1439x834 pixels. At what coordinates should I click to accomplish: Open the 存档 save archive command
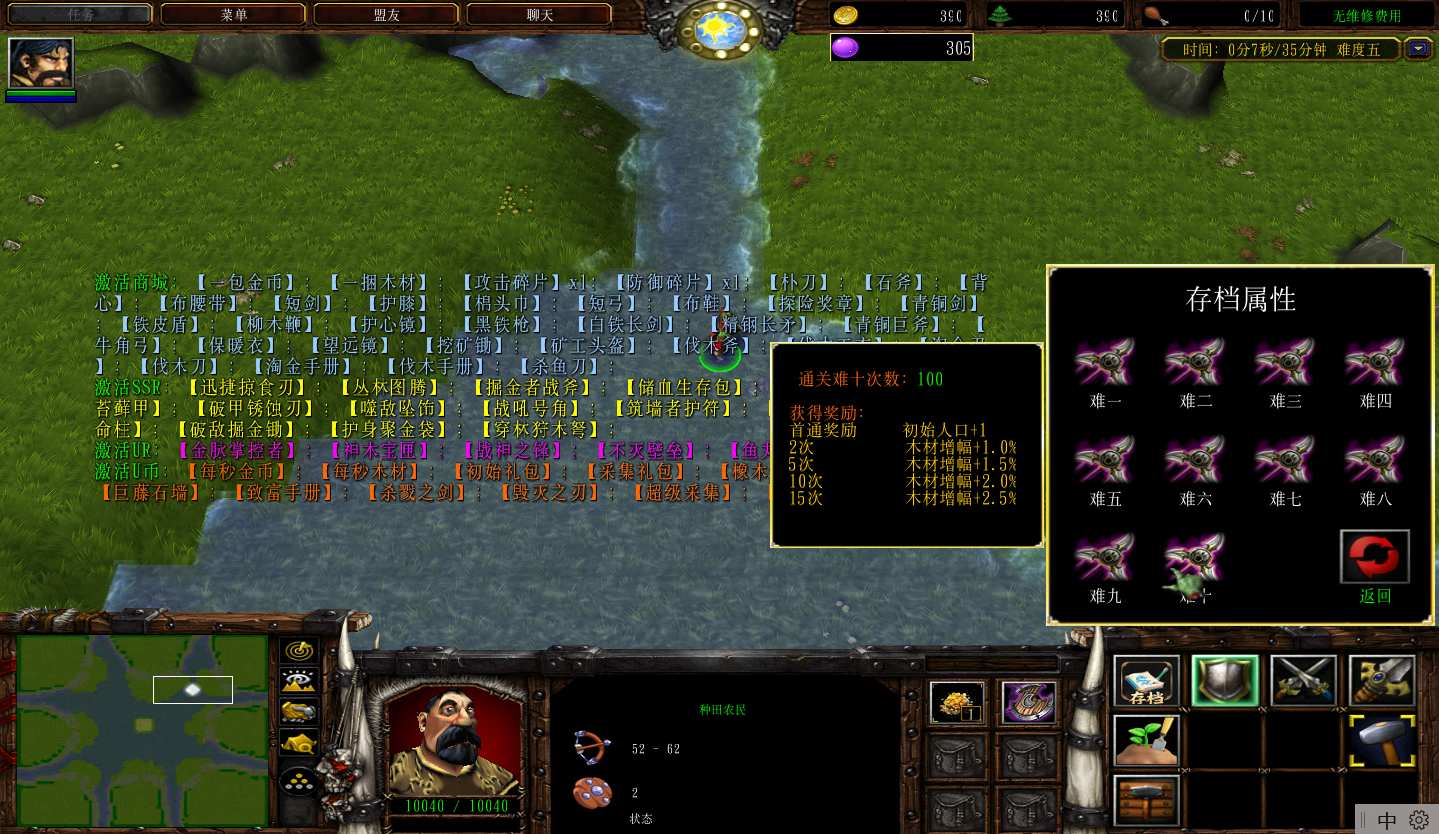click(1146, 683)
